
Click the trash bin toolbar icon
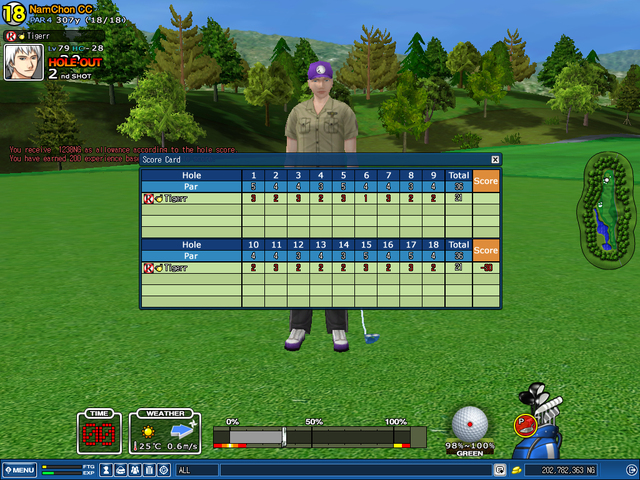point(148,470)
